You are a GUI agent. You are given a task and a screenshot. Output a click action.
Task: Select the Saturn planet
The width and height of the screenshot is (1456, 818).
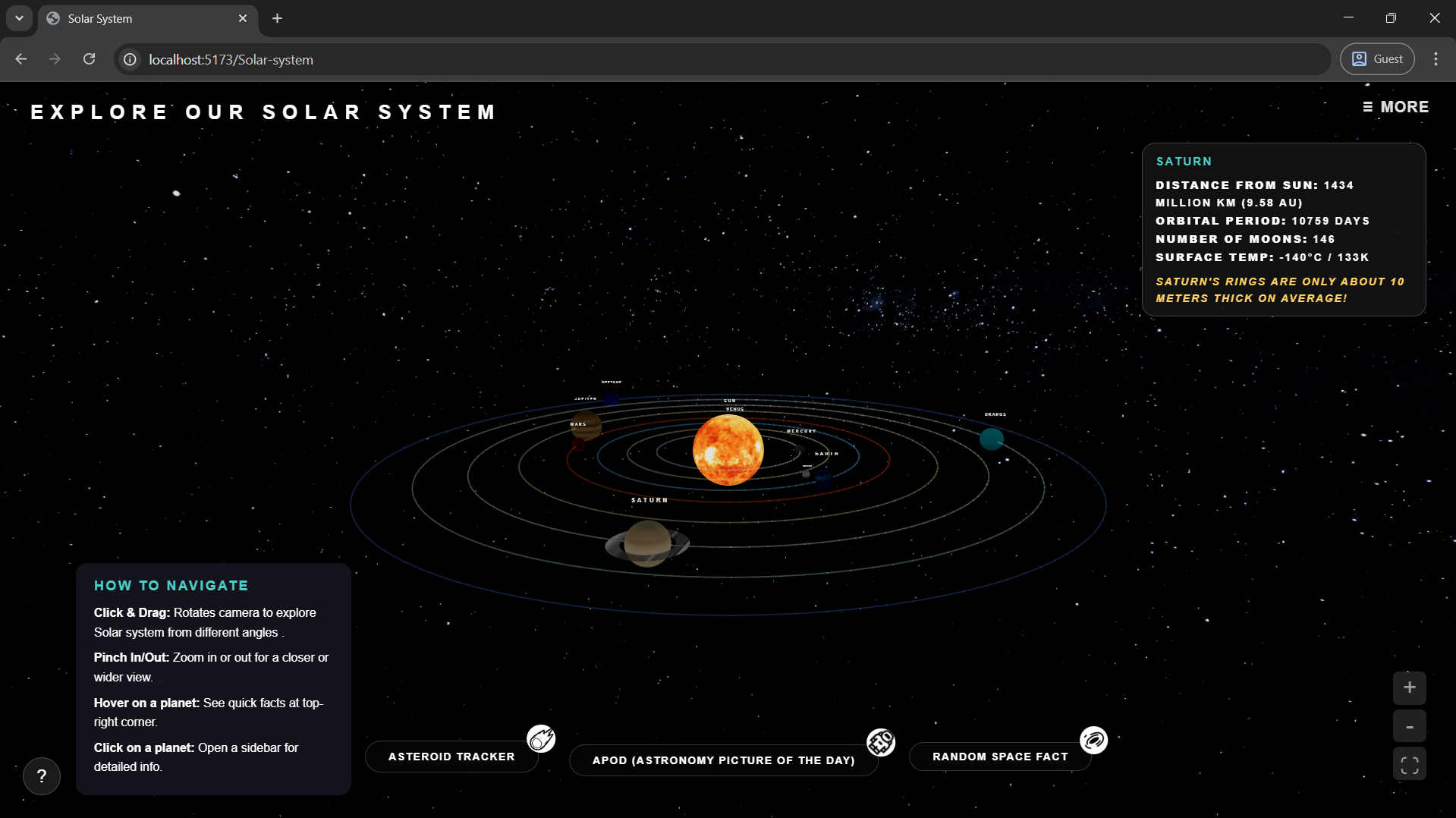coord(647,543)
